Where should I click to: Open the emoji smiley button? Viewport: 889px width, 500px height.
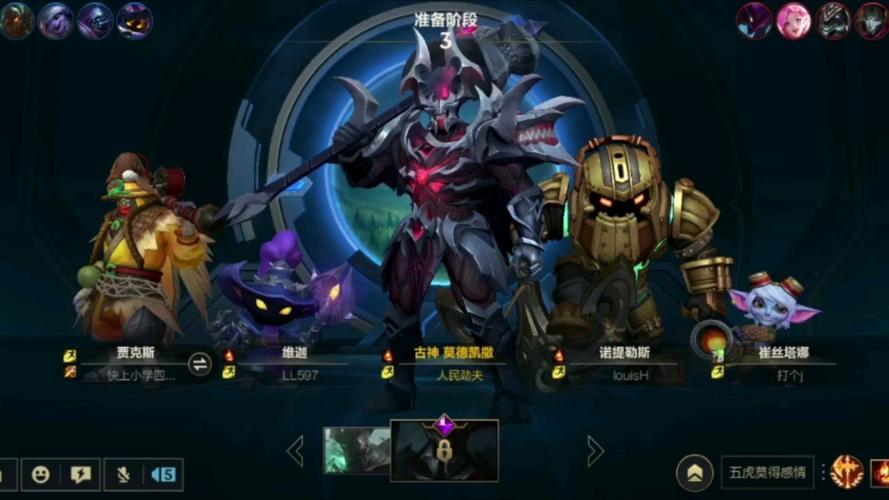click(41, 475)
